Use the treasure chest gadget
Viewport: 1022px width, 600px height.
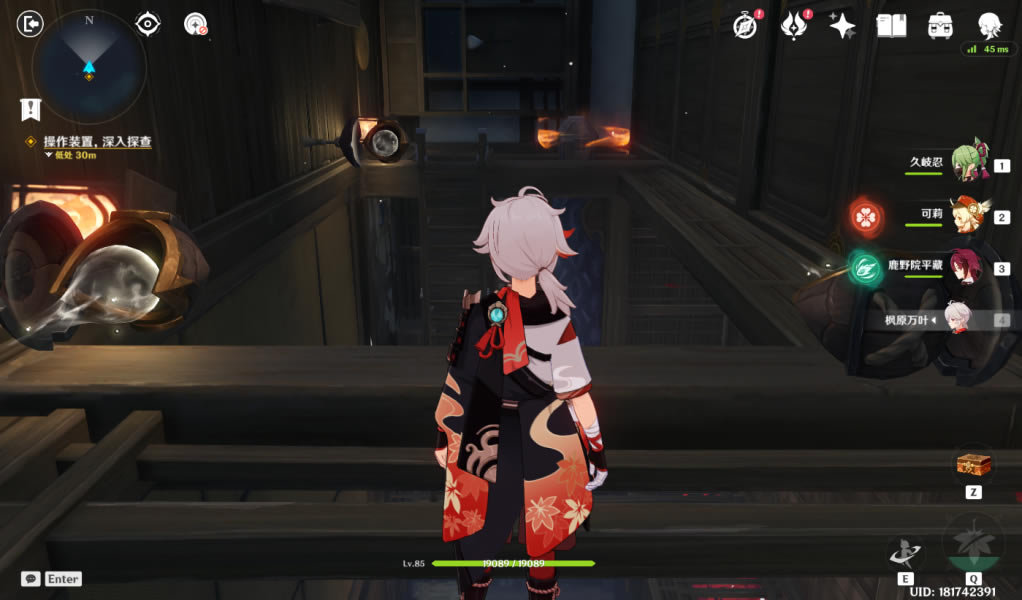(x=973, y=465)
